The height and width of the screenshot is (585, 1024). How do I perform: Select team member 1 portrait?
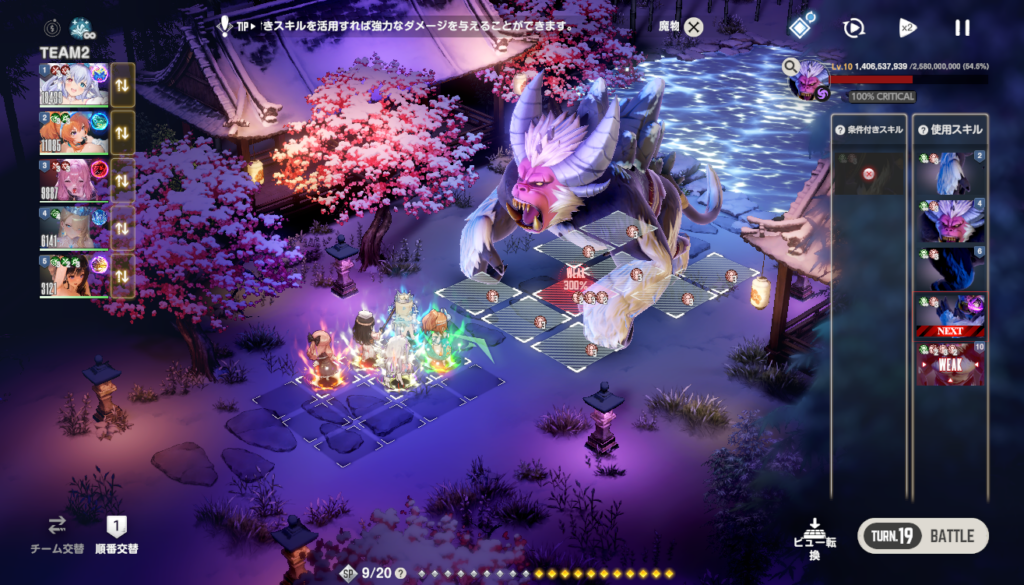tap(74, 85)
